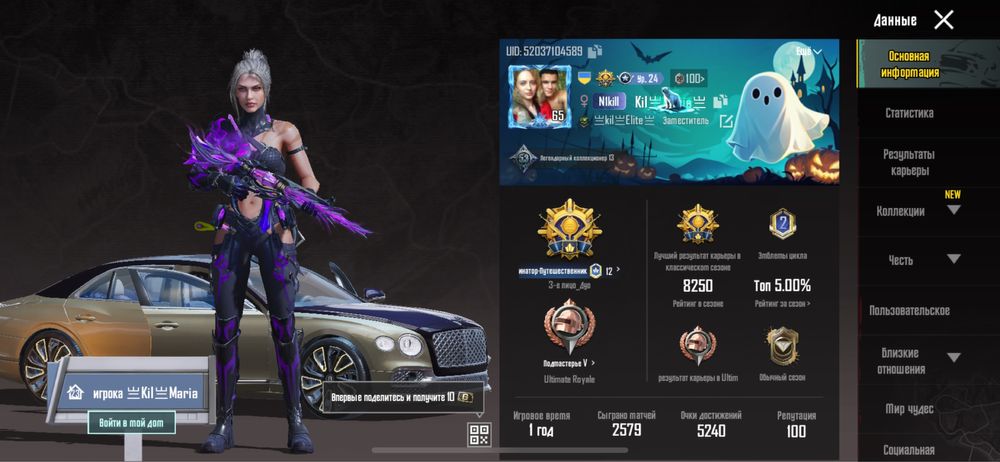Switch to the Статистика tab
This screenshot has height=462, width=1000.
(x=909, y=113)
